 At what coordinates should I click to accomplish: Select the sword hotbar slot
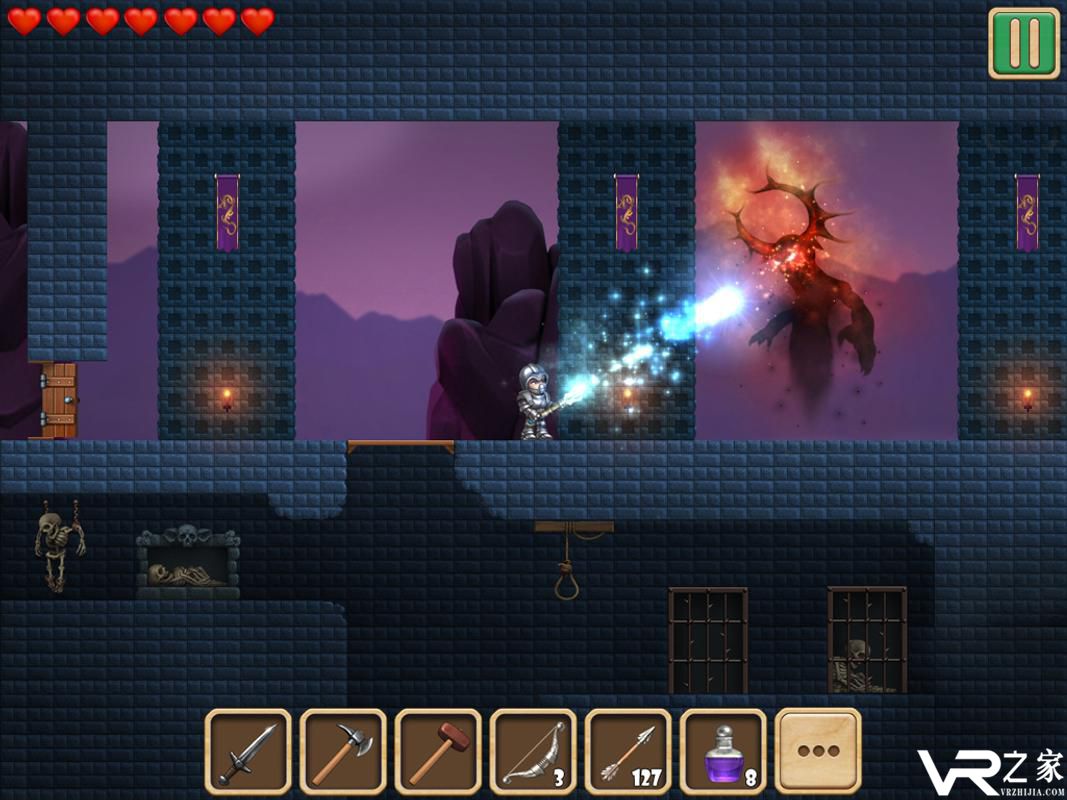pyautogui.click(x=248, y=751)
